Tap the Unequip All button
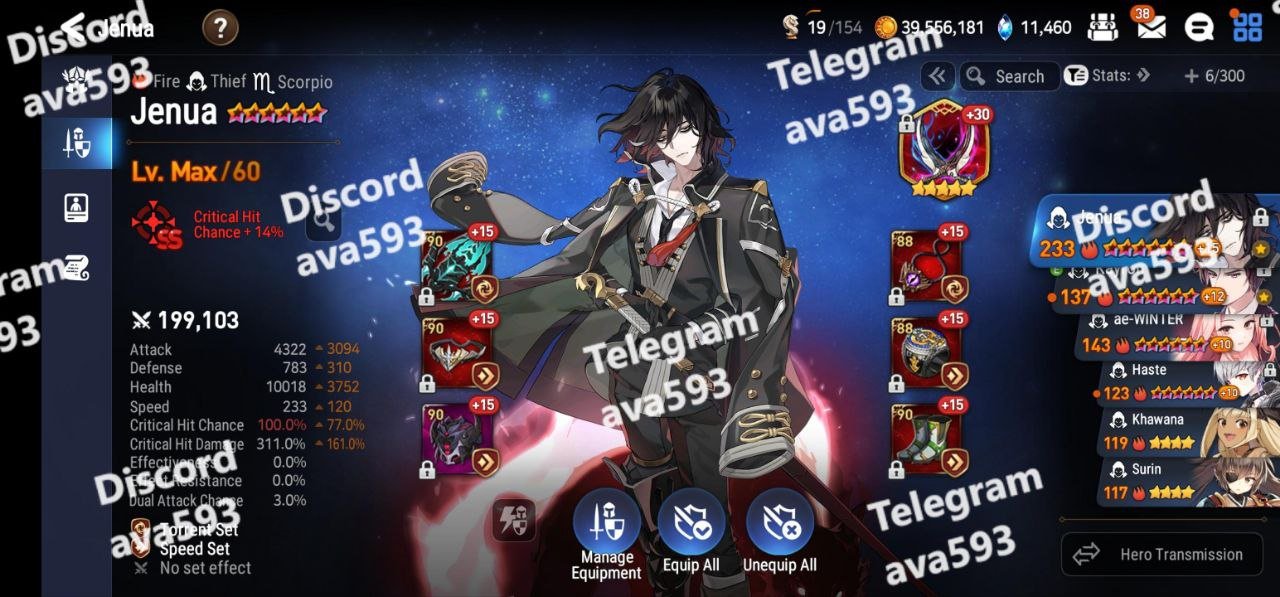Viewport: 1280px width, 597px height. click(x=780, y=523)
